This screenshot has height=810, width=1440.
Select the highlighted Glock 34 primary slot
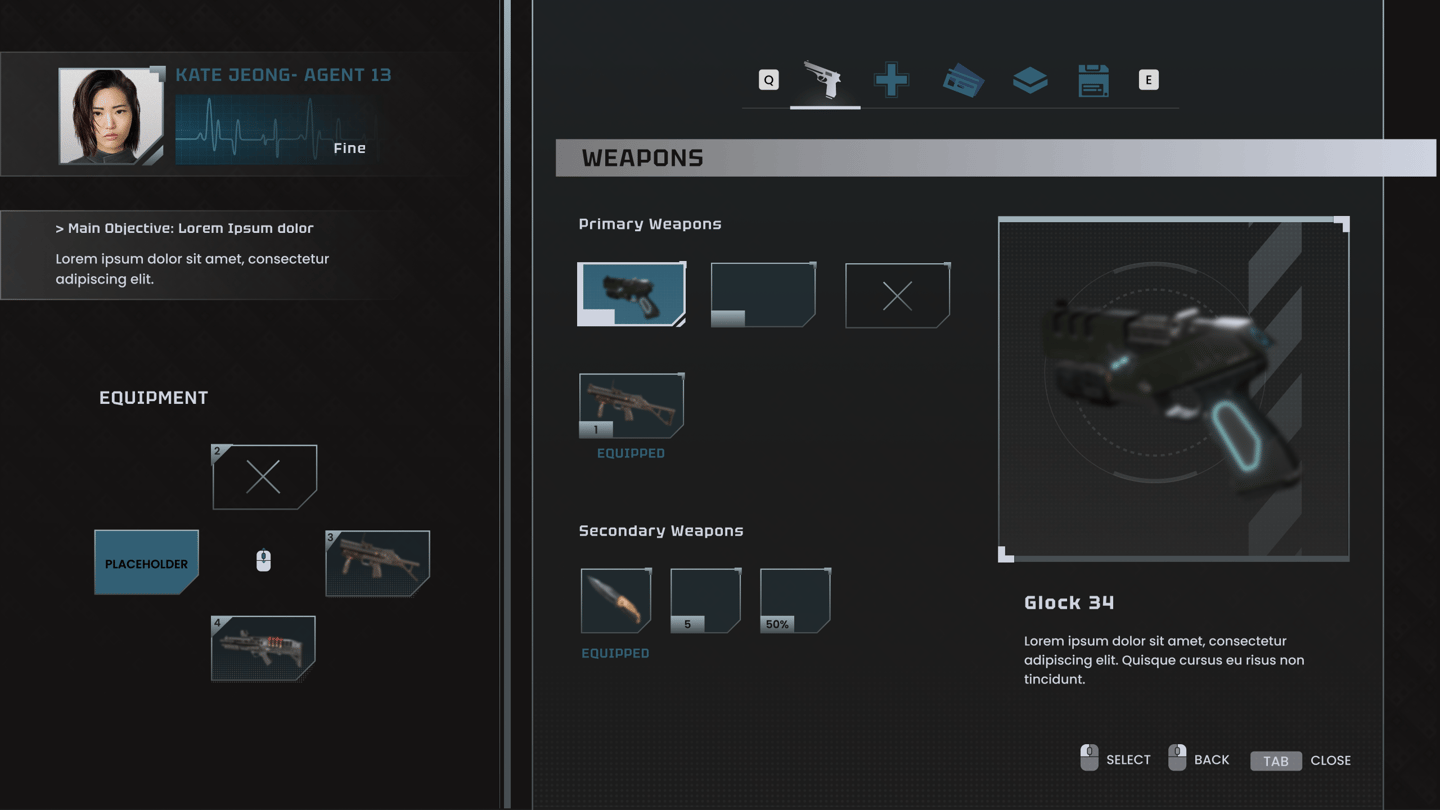click(631, 294)
